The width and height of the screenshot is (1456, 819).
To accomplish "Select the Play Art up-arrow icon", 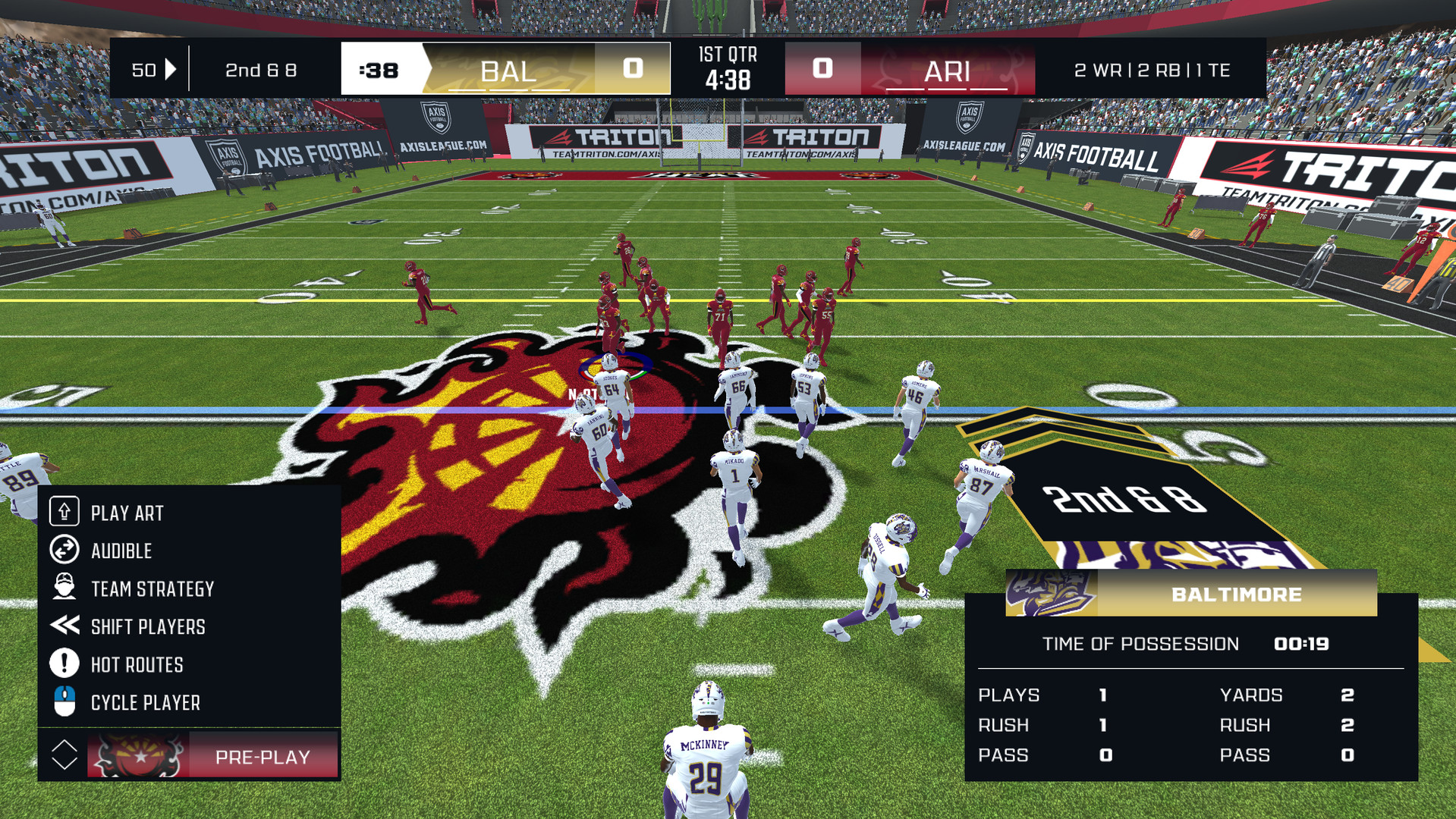I will 64,512.
